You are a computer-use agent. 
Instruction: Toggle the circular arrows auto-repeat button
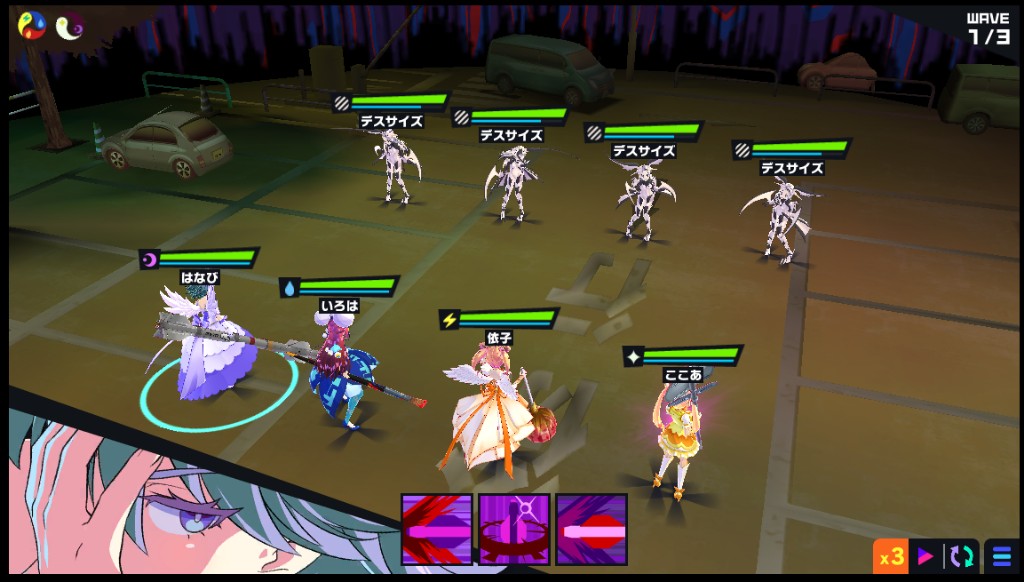point(961,556)
